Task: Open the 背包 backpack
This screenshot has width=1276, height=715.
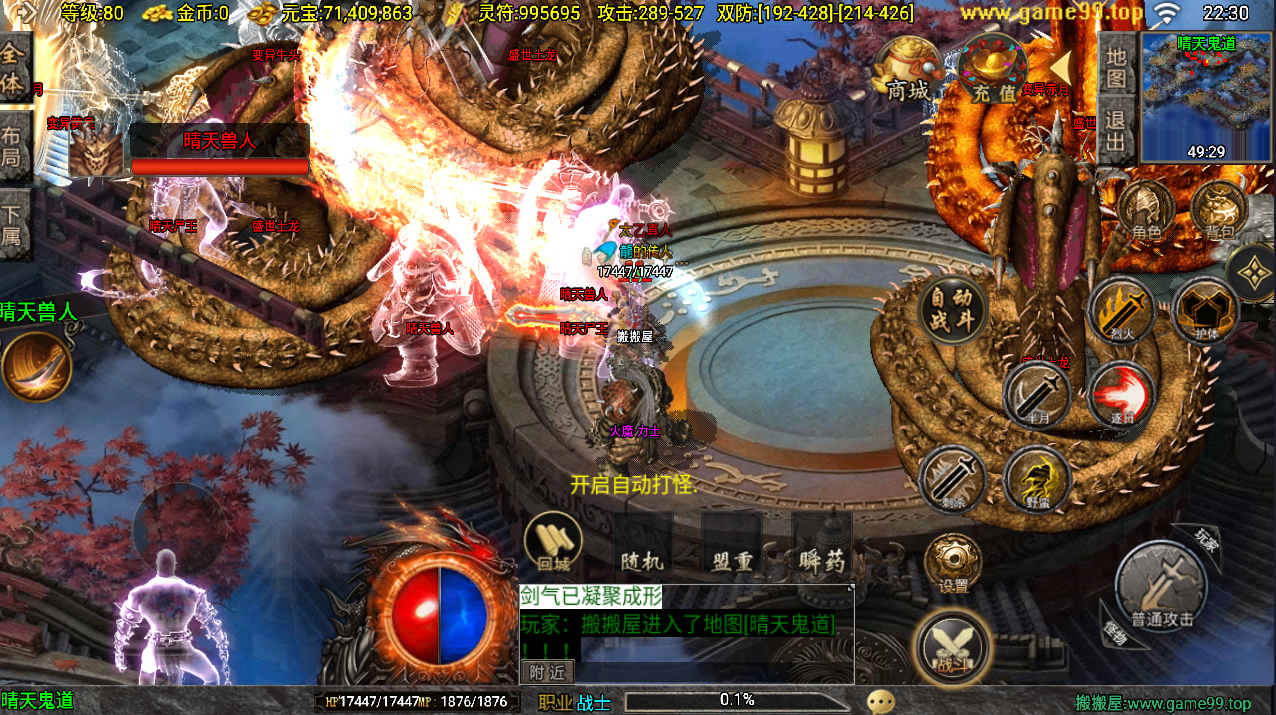Action: pyautogui.click(x=1219, y=213)
